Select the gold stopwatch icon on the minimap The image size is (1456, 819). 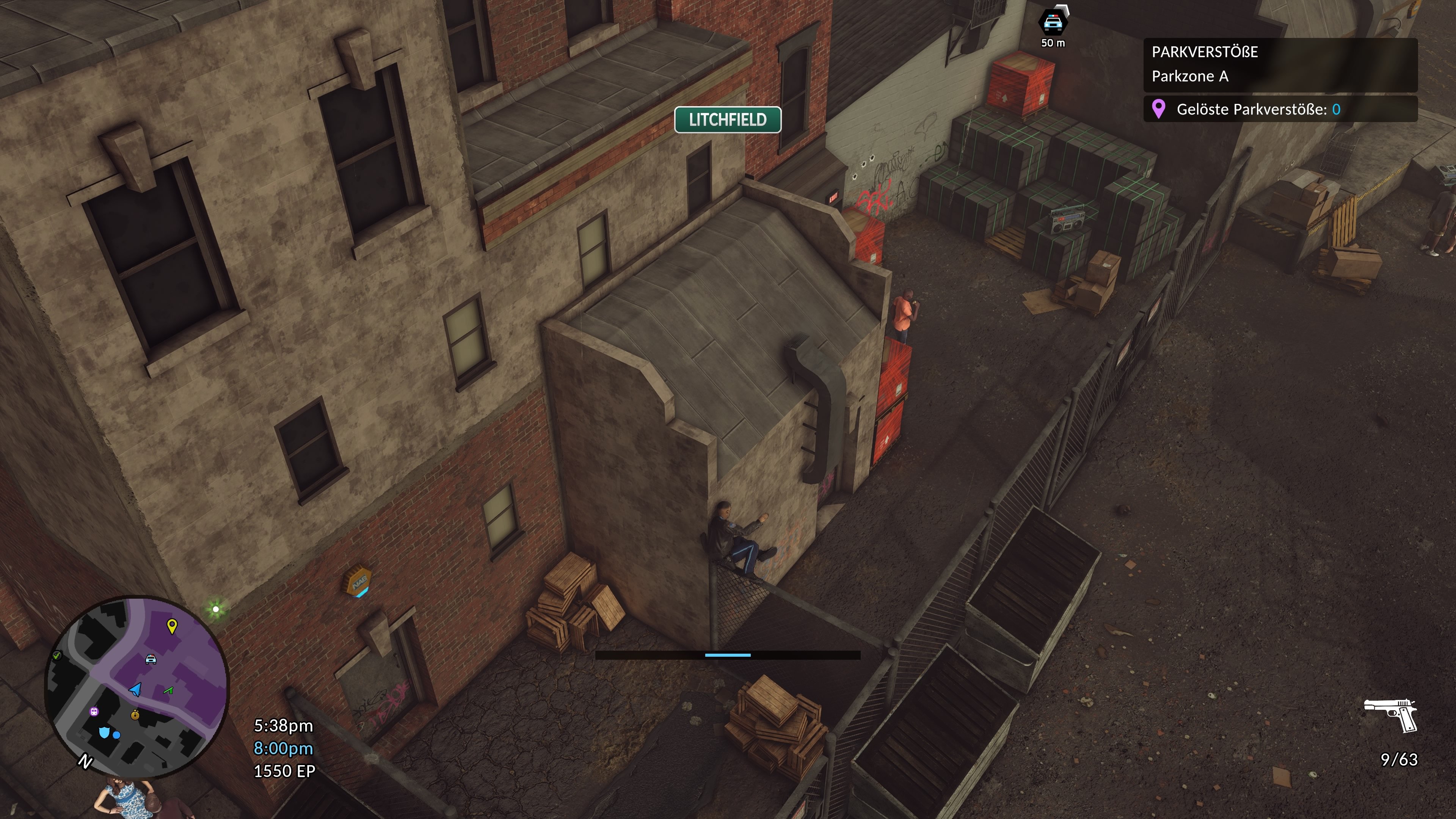[135, 715]
